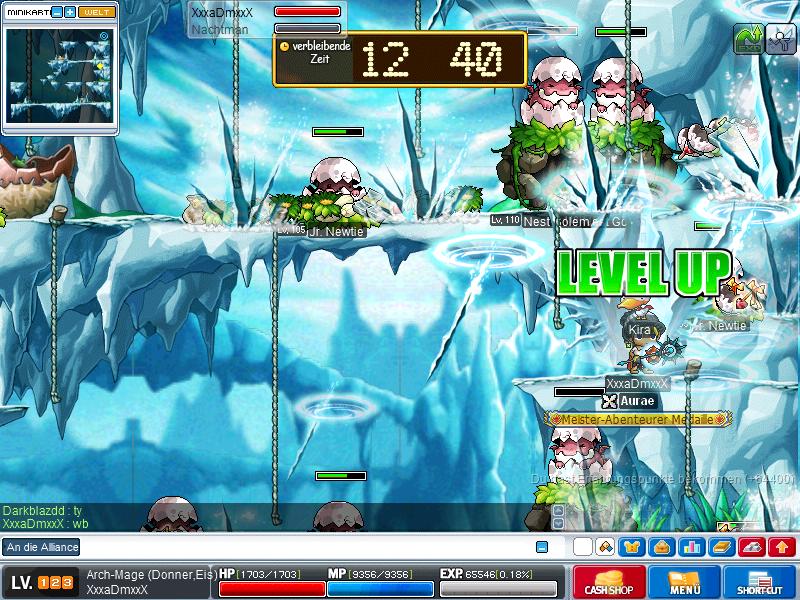This screenshot has height=600, width=800.
Task: Open the Welt world map
Action: click(x=97, y=12)
